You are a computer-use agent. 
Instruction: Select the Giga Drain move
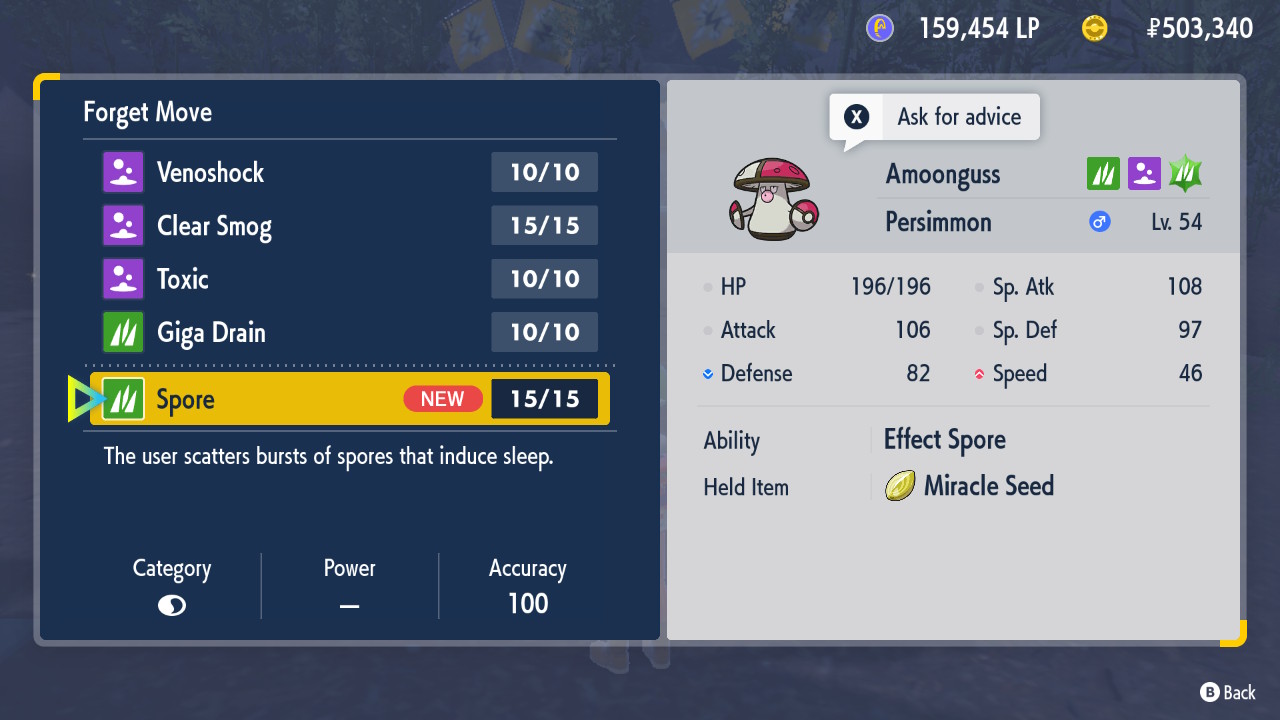tap(350, 332)
